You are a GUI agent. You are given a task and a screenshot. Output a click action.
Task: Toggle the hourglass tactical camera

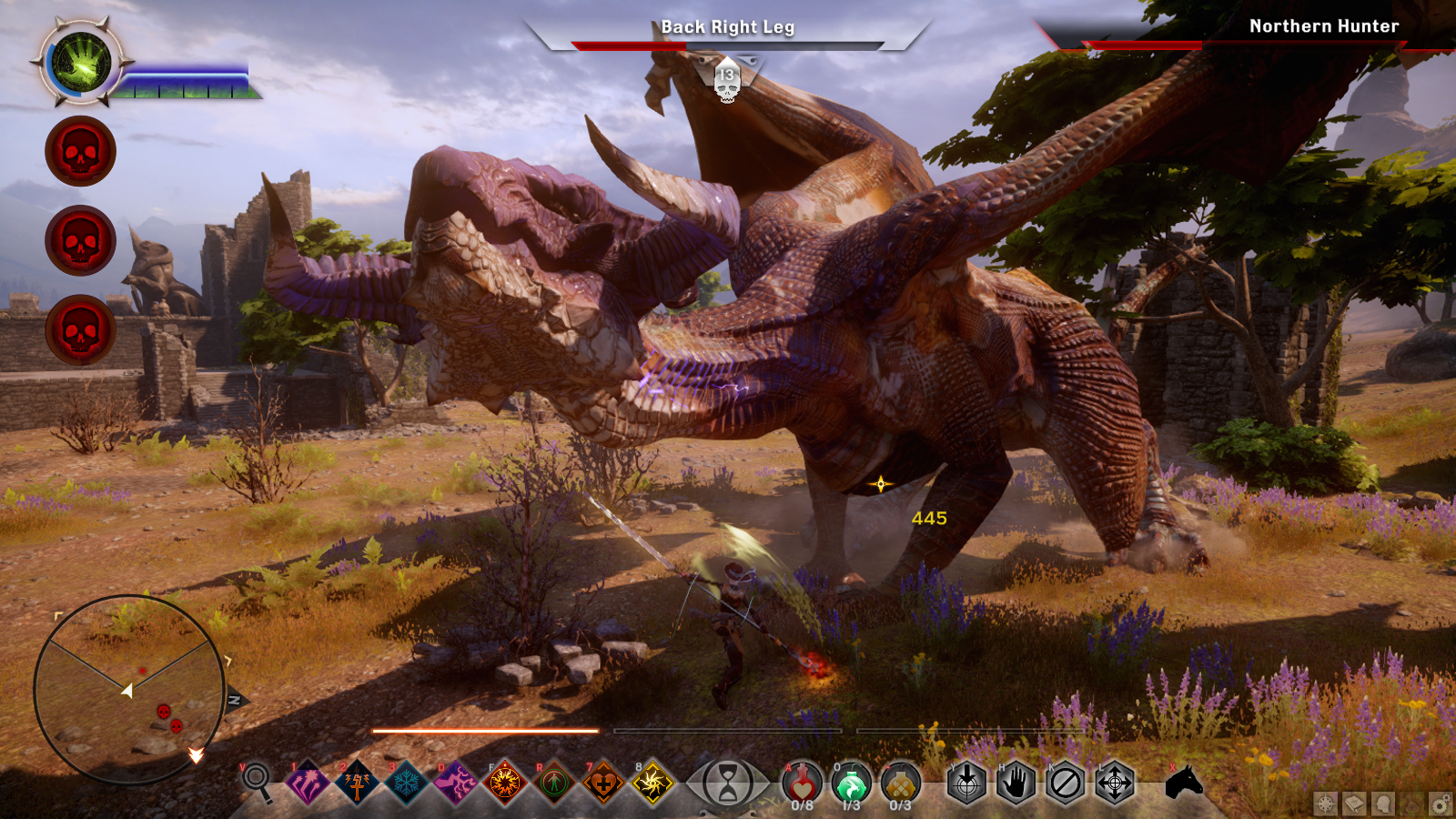pos(728,783)
